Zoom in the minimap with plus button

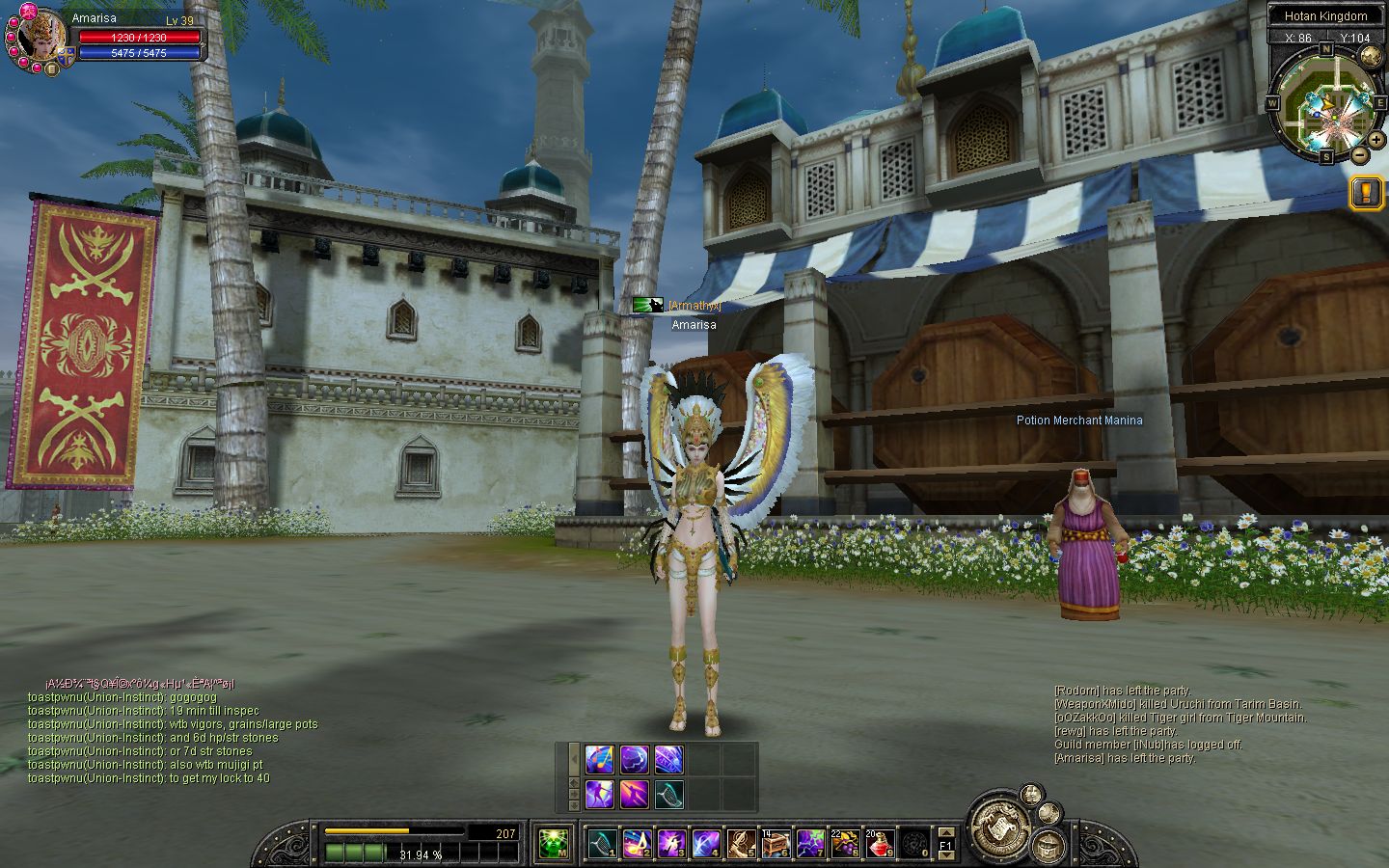(1375, 140)
